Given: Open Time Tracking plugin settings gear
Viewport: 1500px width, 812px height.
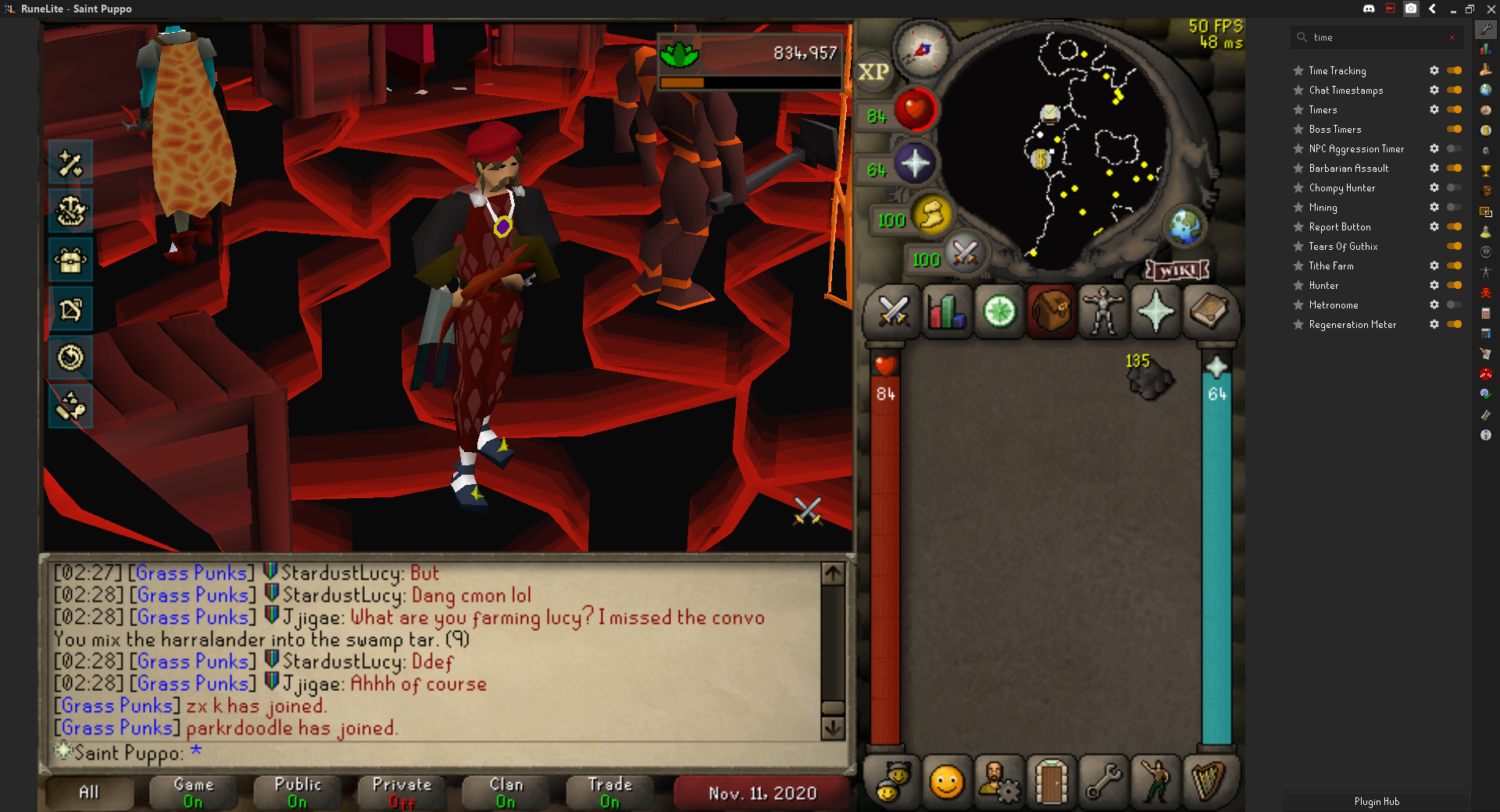Looking at the screenshot, I should pyautogui.click(x=1434, y=70).
